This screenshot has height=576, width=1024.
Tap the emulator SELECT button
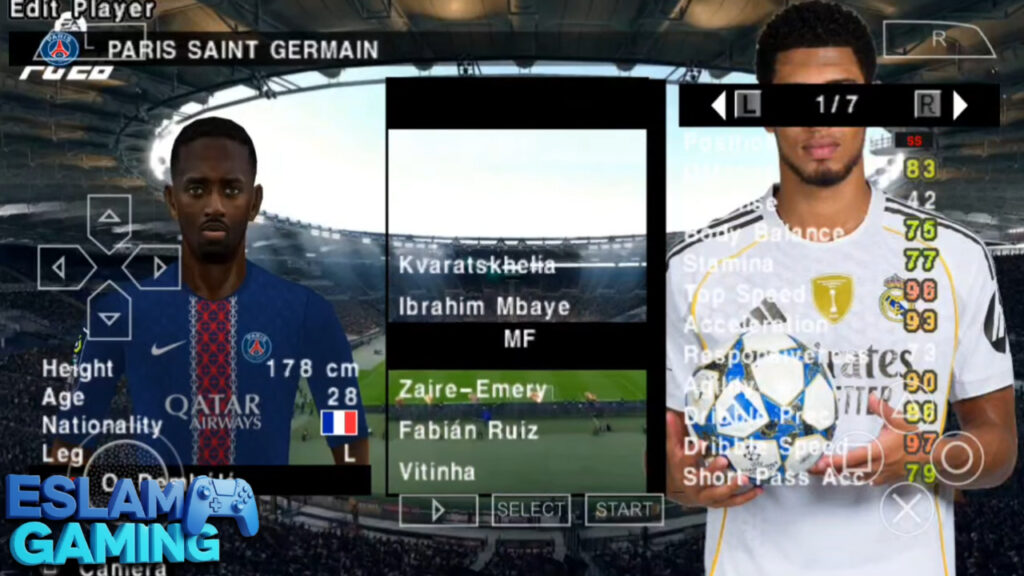[531, 510]
